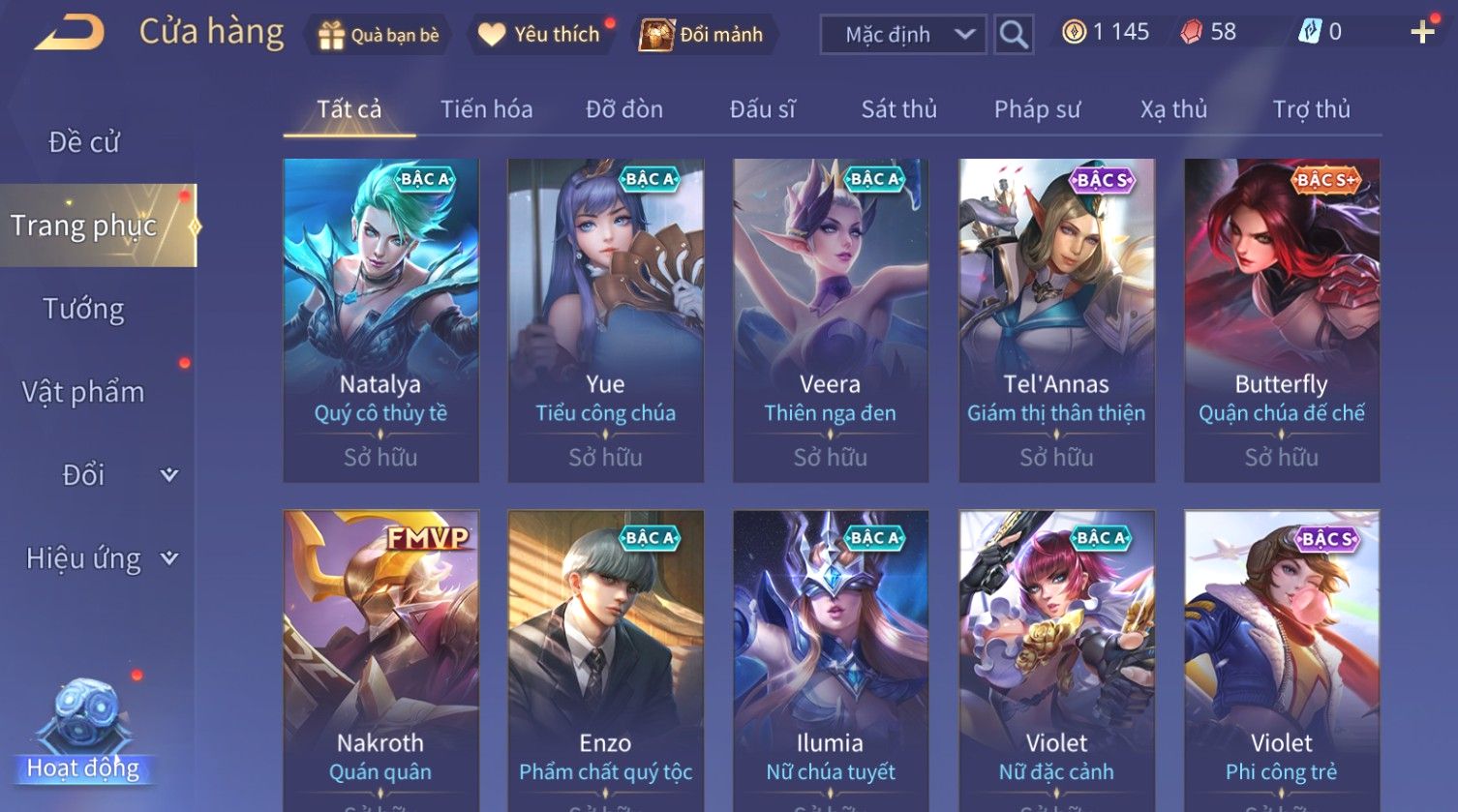Go back with the return arrow
Image resolution: width=1458 pixels, height=812 pixels.
tap(70, 32)
